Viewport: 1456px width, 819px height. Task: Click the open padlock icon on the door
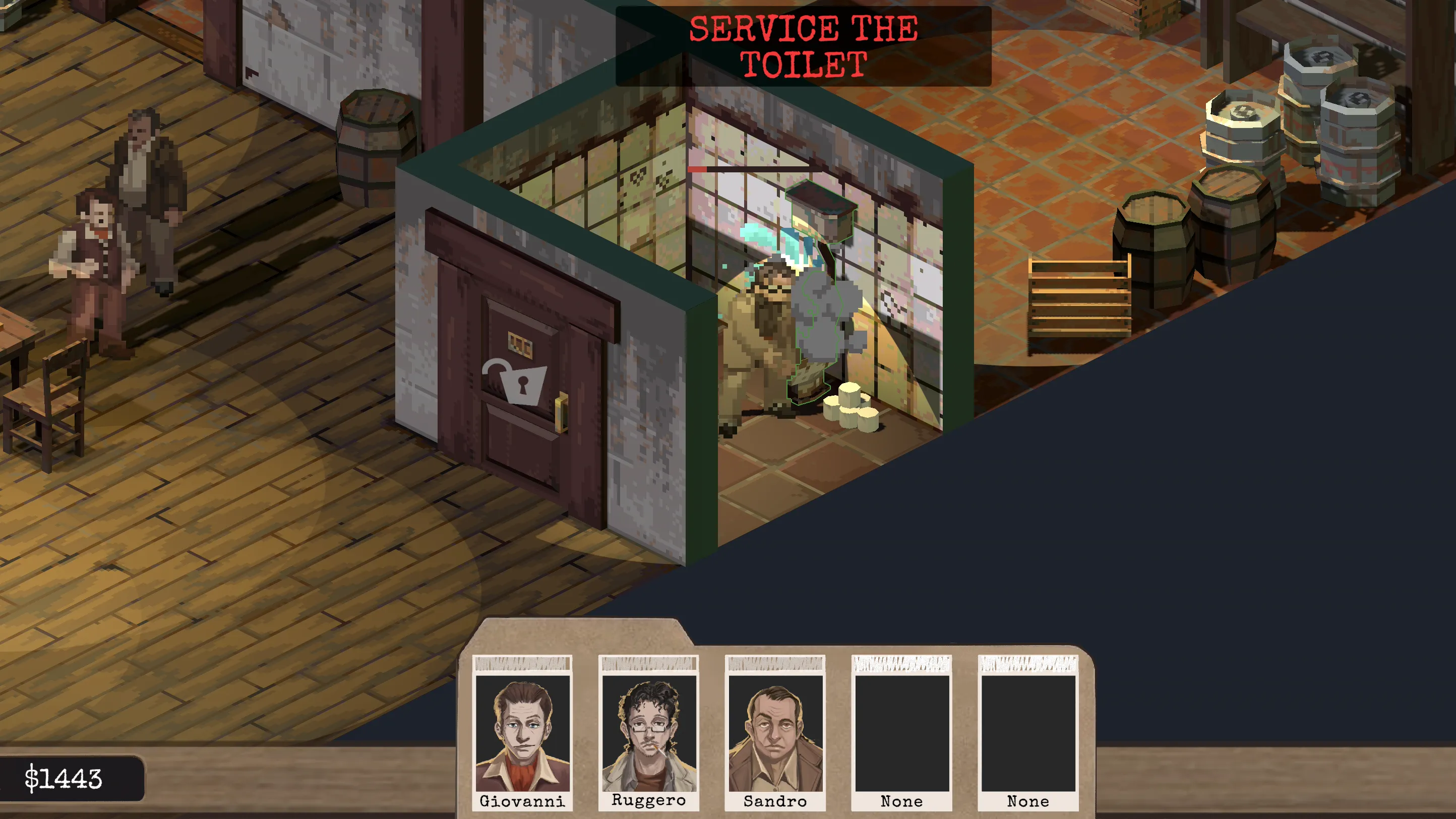coord(515,382)
